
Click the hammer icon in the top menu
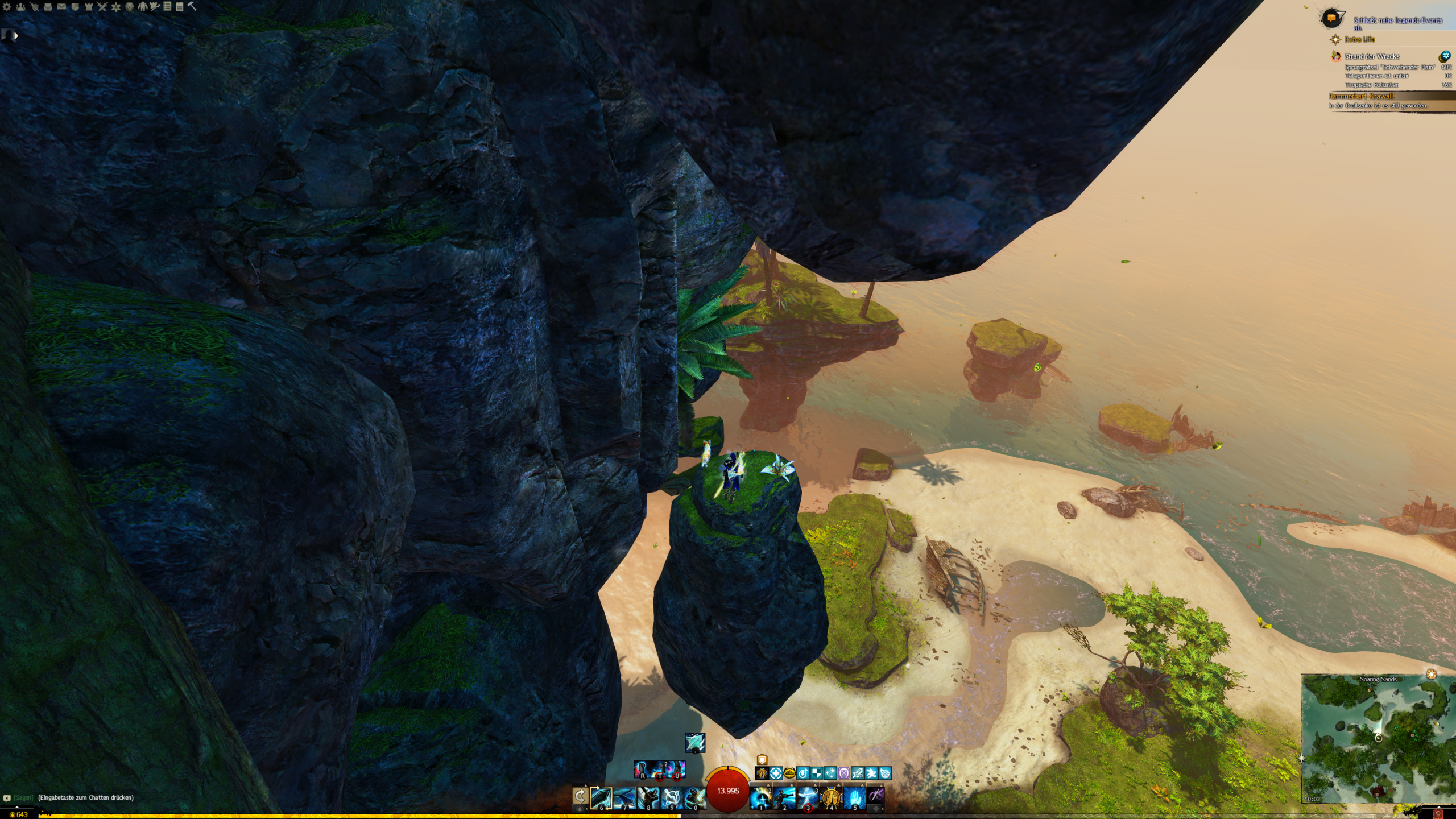(192, 6)
